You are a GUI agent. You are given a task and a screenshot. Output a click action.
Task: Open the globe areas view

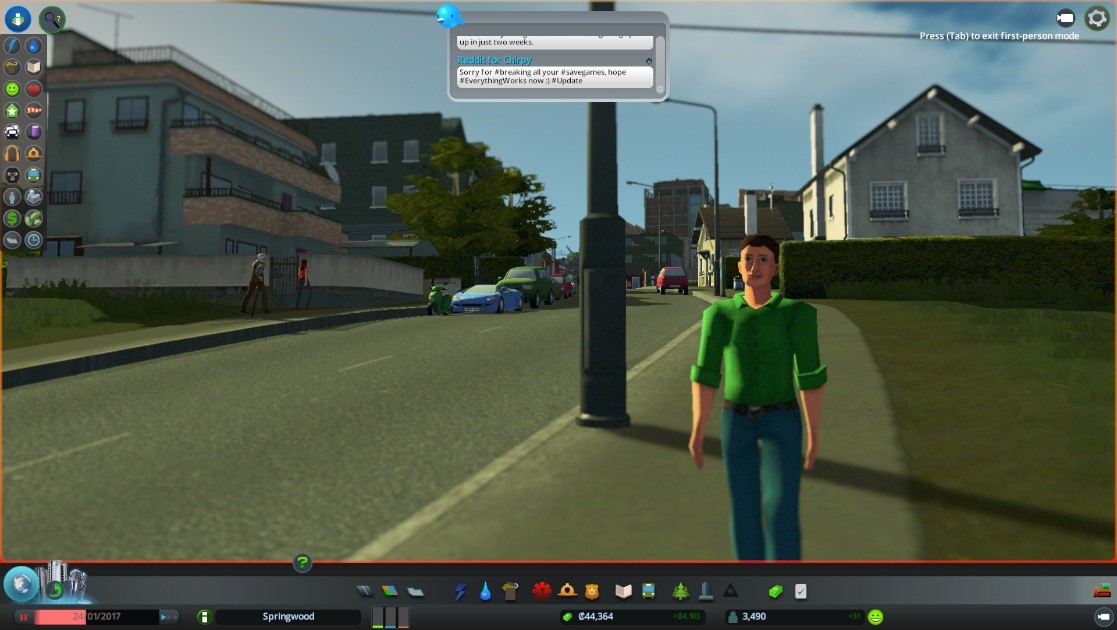pyautogui.click(x=20, y=584)
